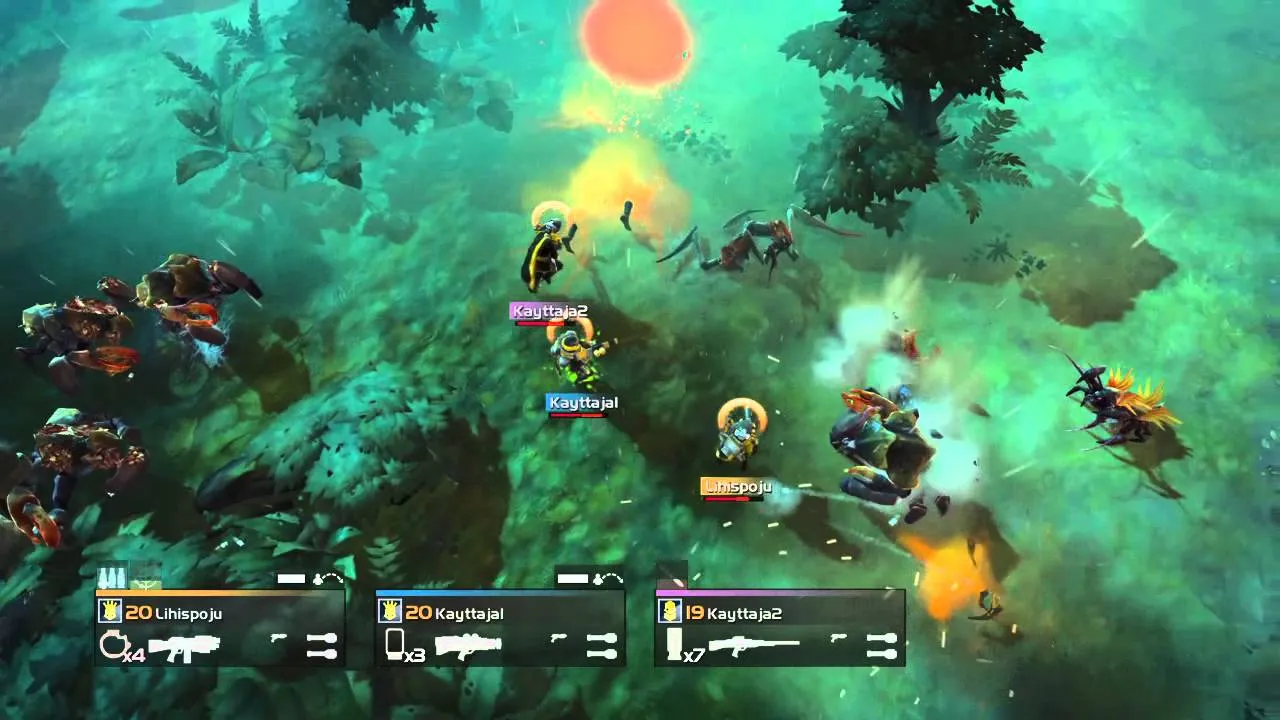Activate the three-bullets resupply icon above Lihispoju's panel
Image resolution: width=1280 pixels, height=720 pixels.
tap(111, 577)
